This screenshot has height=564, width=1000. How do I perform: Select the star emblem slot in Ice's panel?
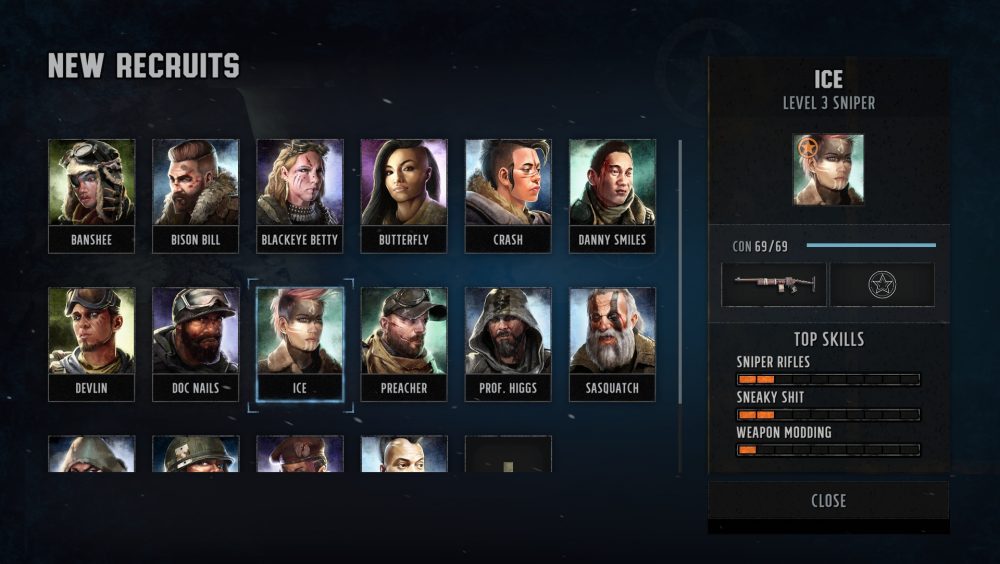[x=882, y=284]
